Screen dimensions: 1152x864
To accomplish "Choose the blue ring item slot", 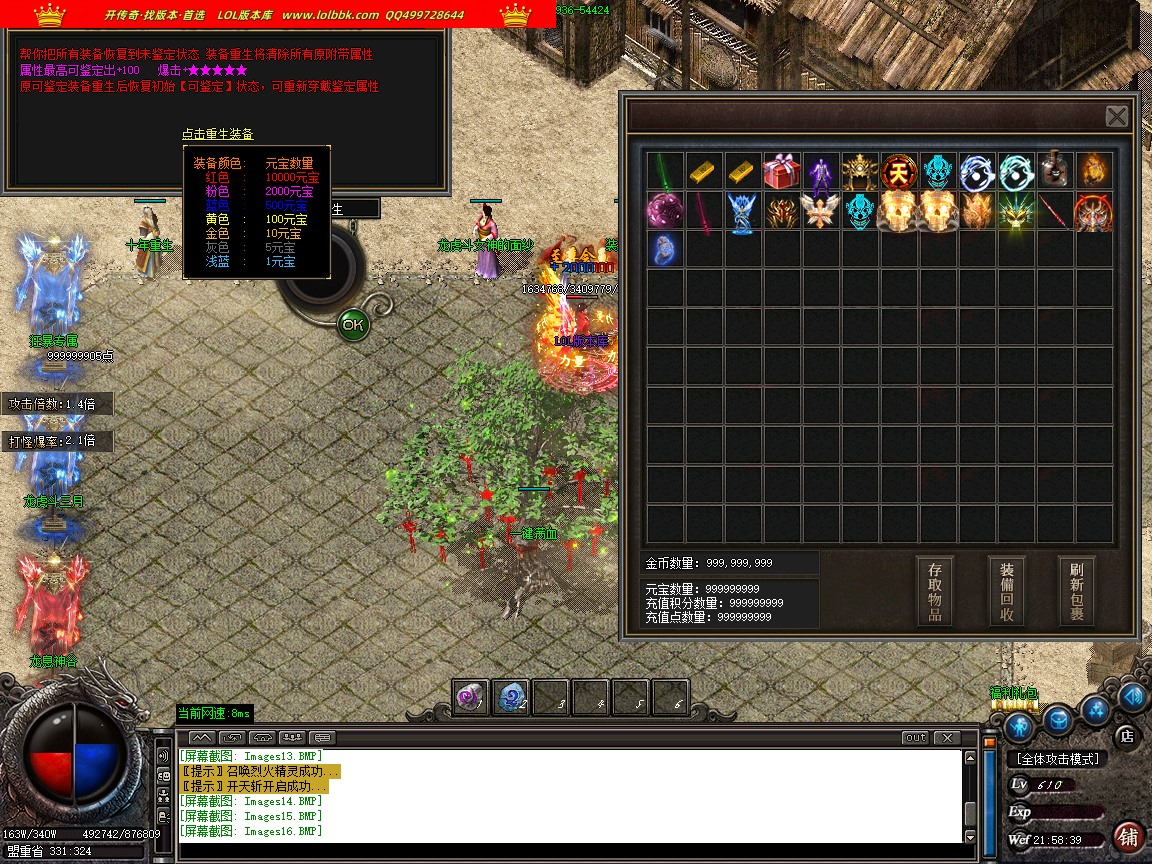I will [664, 250].
